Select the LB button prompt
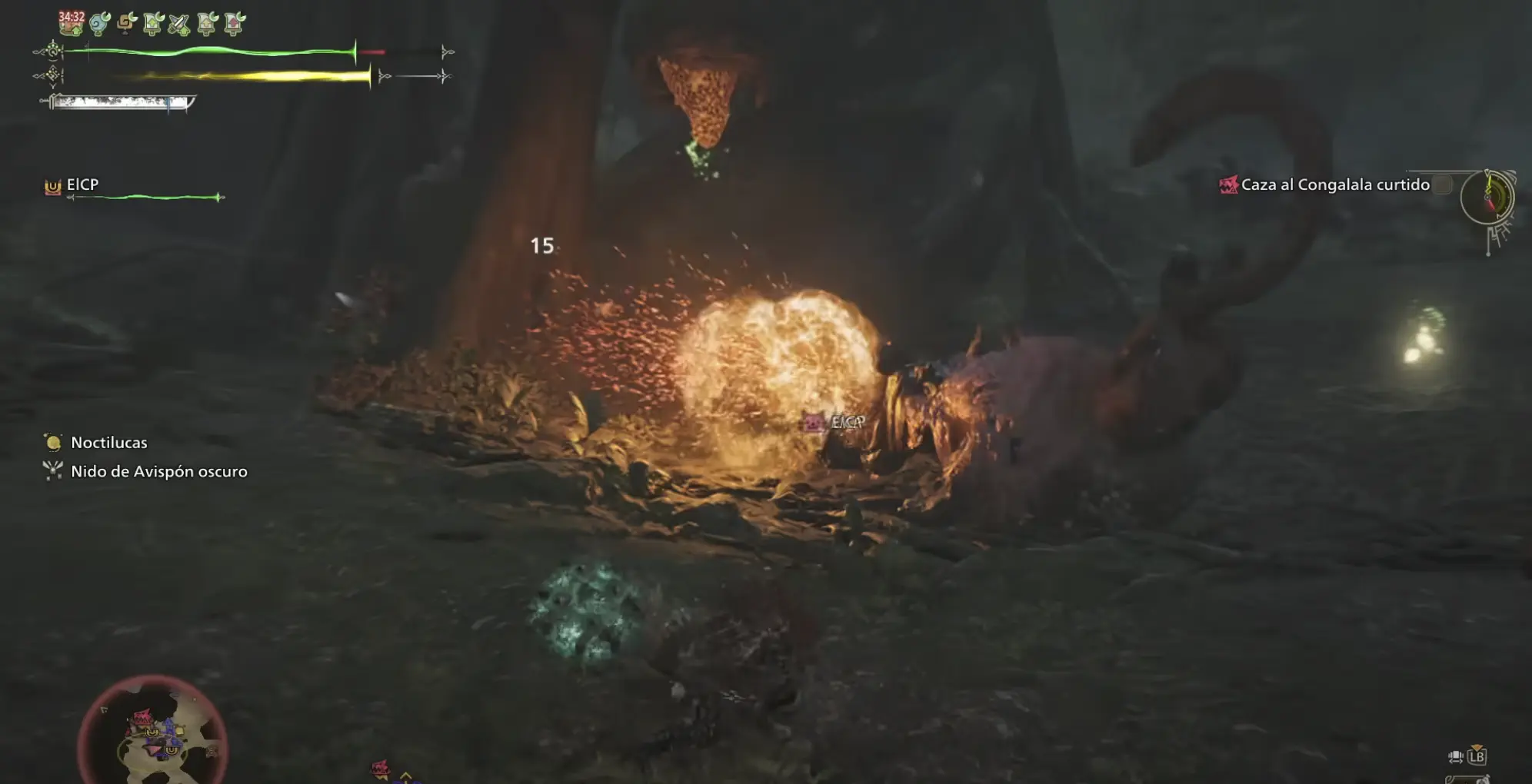This screenshot has height=784, width=1532. [1477, 757]
